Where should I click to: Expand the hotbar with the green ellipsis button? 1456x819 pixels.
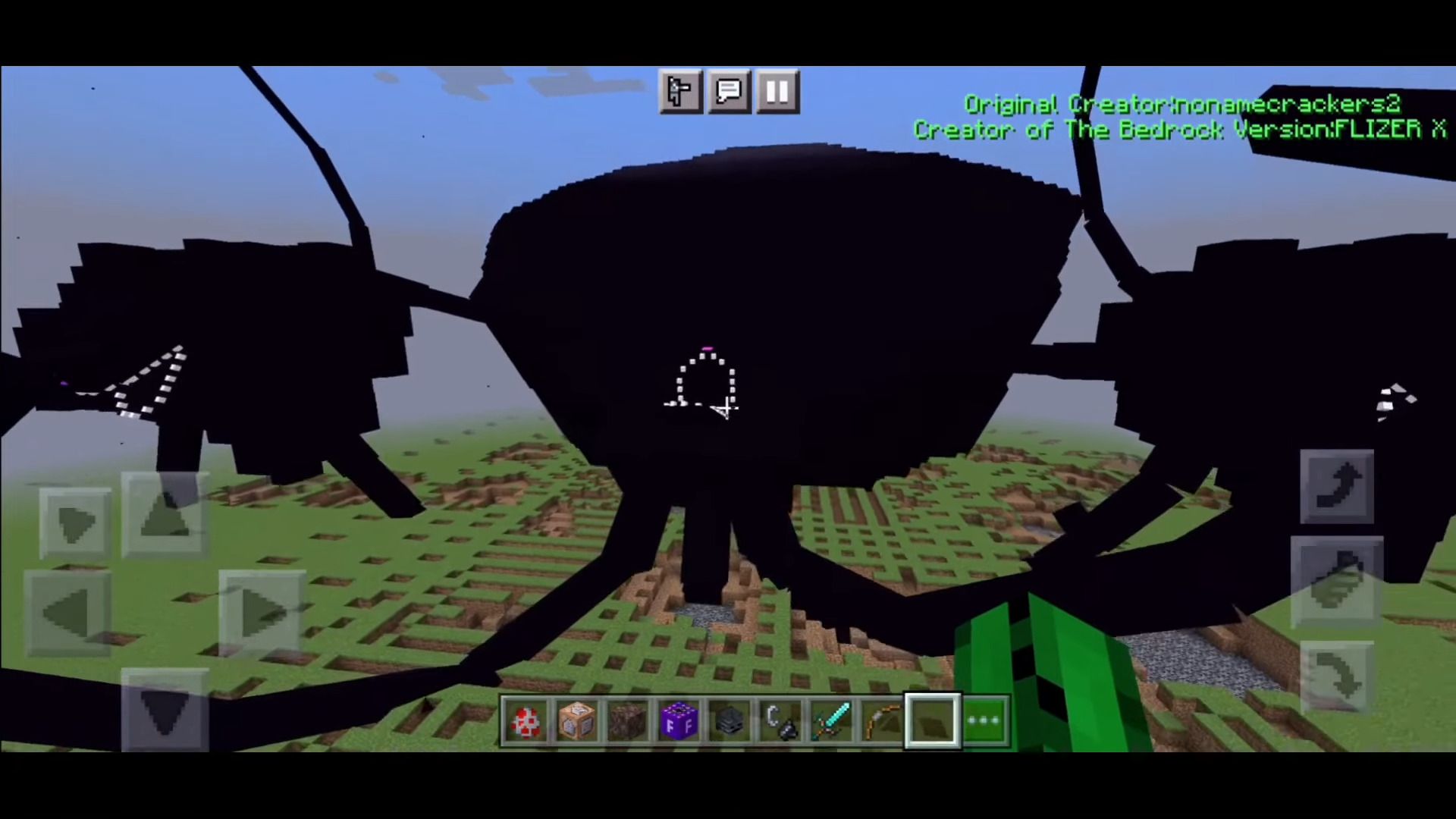point(984,720)
